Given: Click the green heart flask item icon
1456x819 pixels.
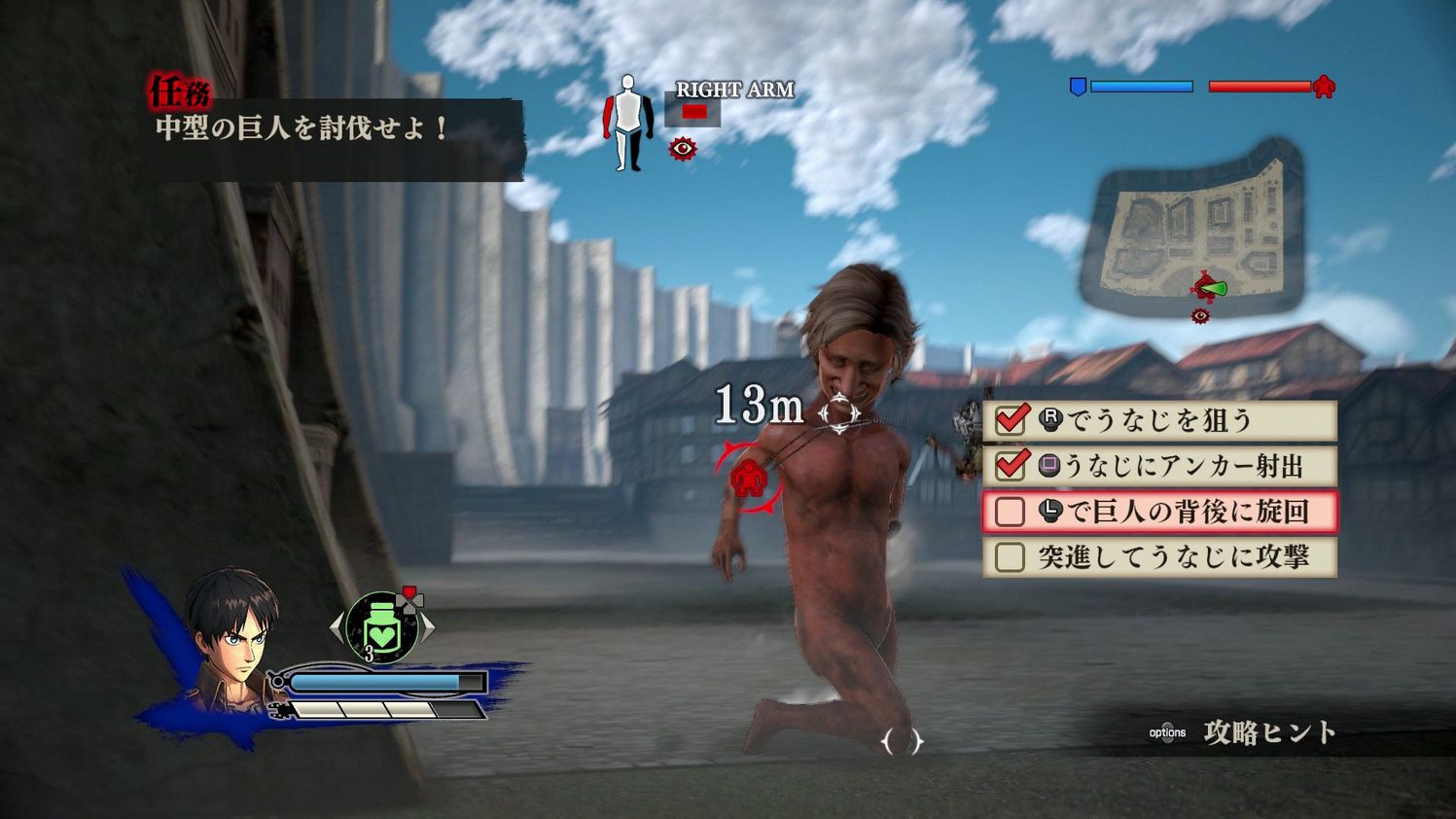Looking at the screenshot, I should (381, 625).
